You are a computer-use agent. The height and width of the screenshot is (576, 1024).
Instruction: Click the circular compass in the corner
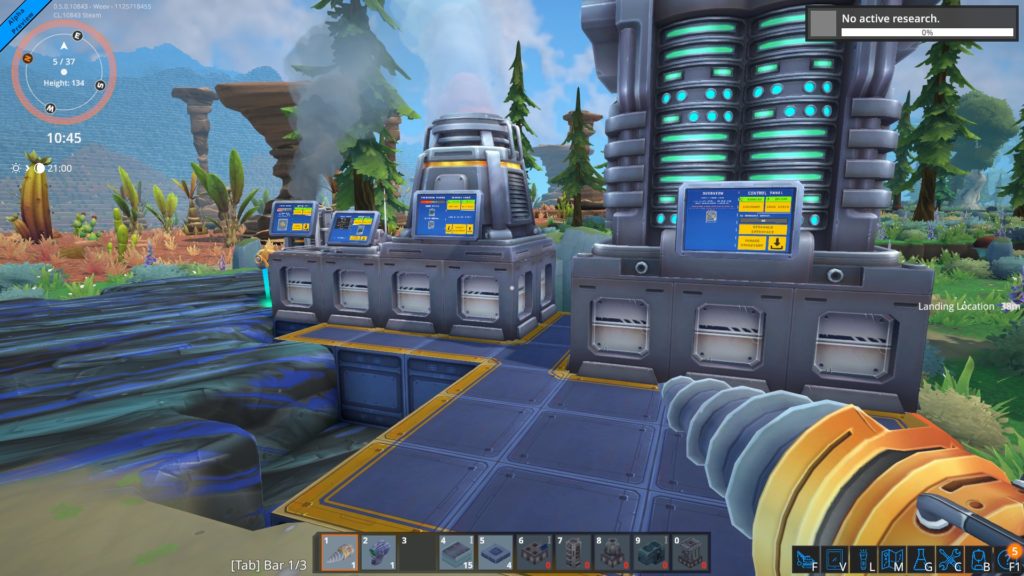coord(65,72)
